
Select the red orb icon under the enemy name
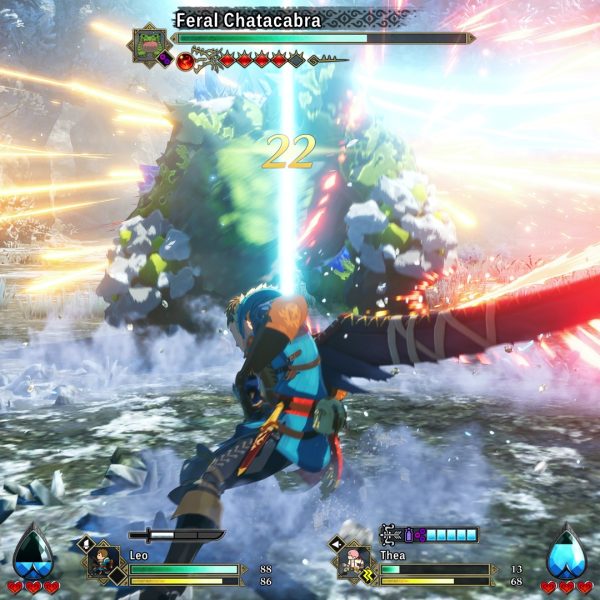(x=186, y=61)
